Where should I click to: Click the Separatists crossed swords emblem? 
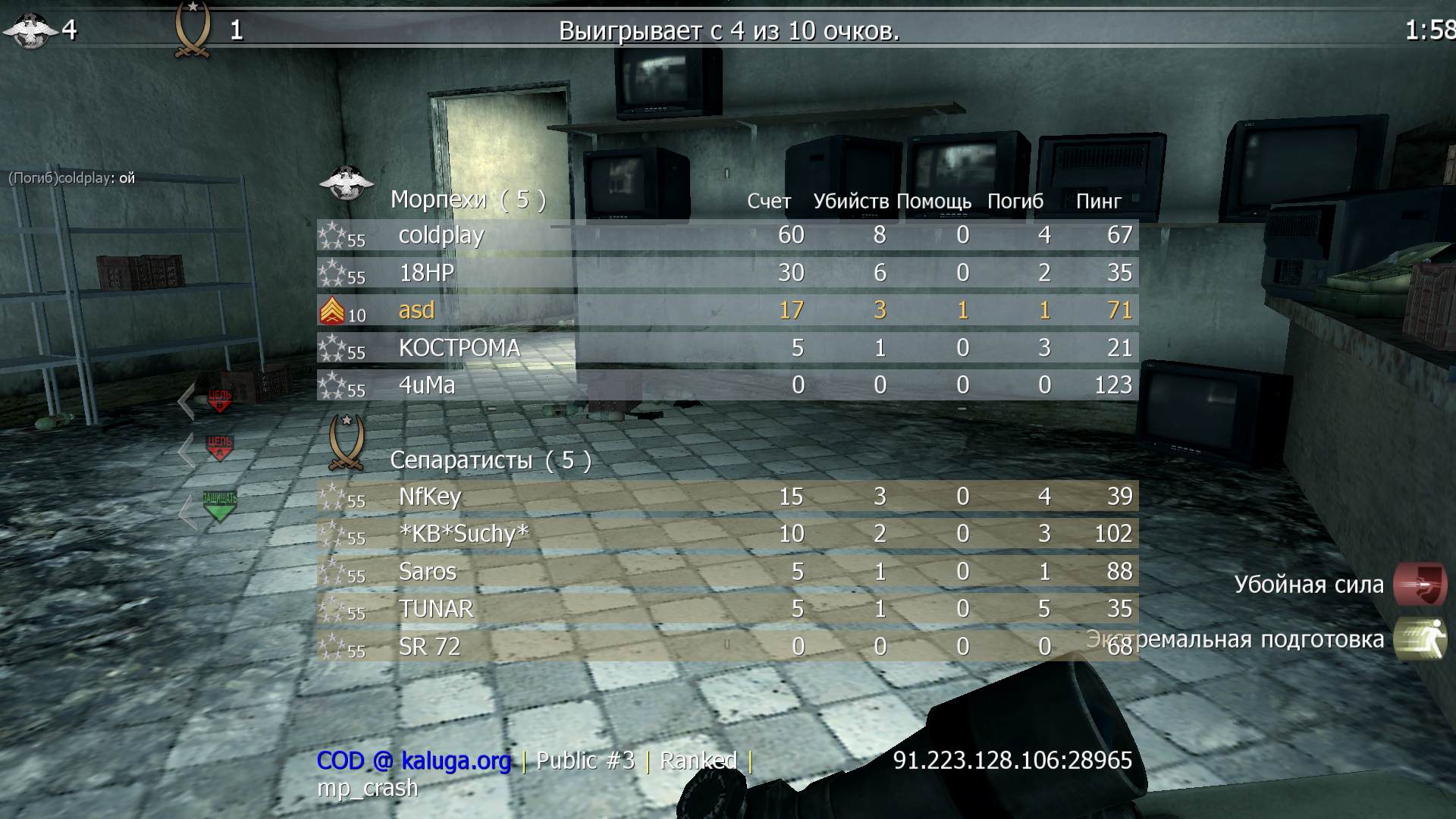click(x=345, y=444)
